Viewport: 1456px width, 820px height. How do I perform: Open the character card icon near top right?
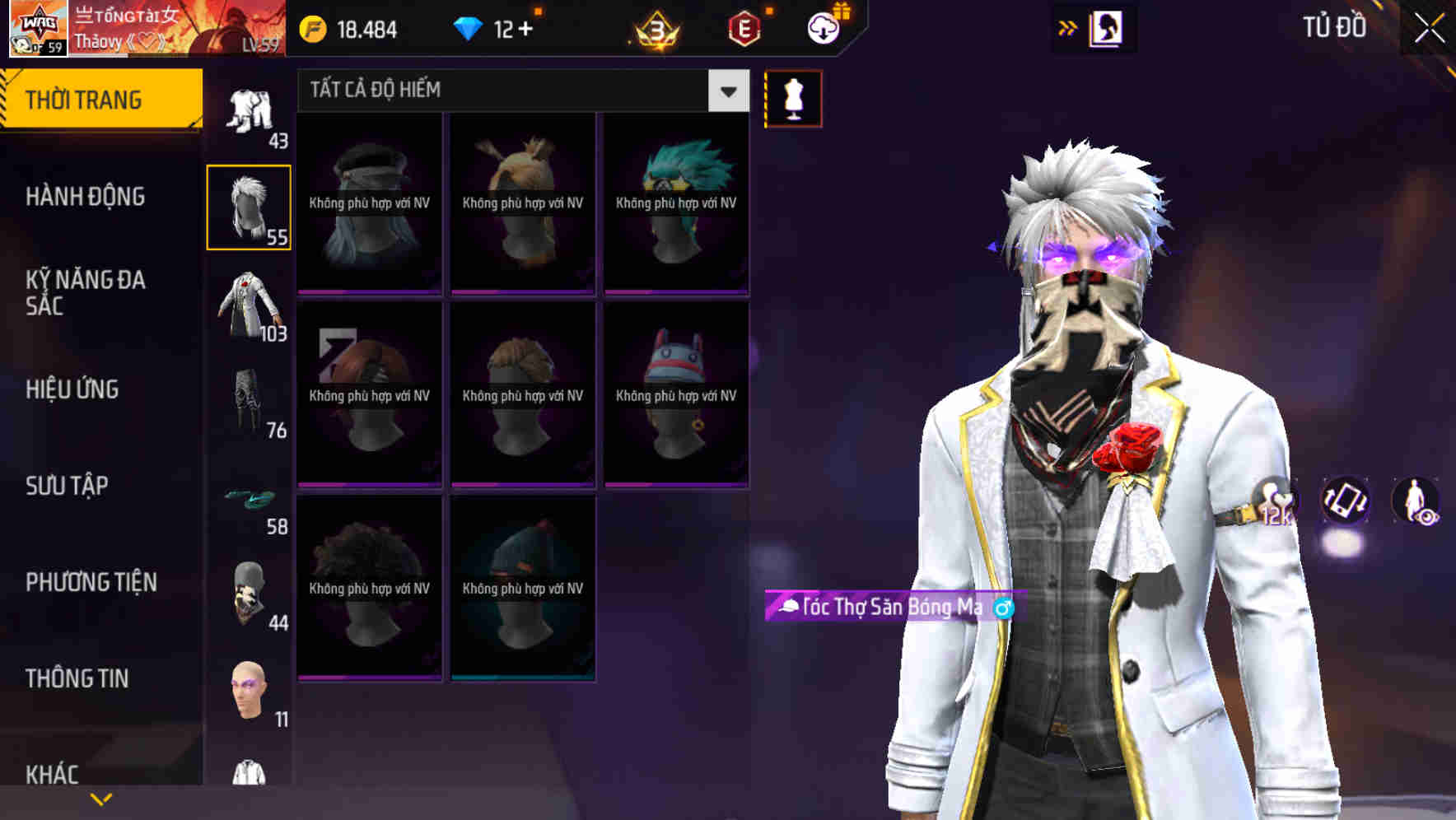point(1108,27)
